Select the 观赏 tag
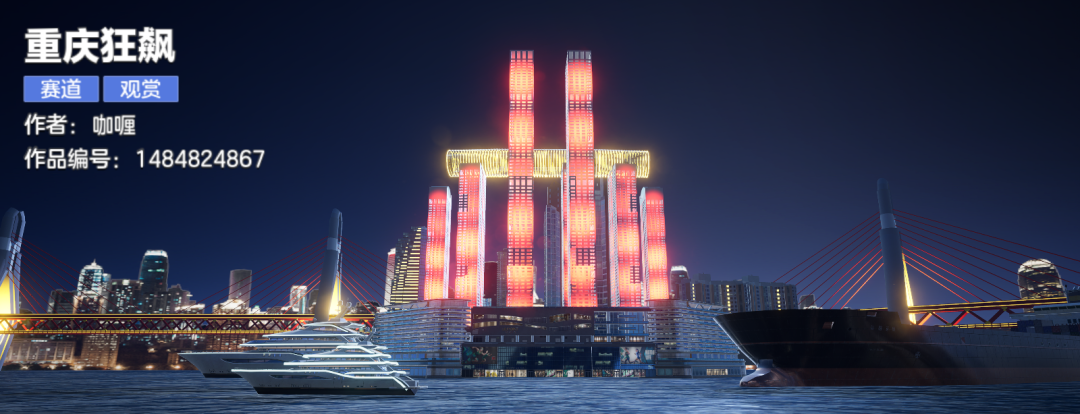1080x414 pixels. [x=140, y=89]
